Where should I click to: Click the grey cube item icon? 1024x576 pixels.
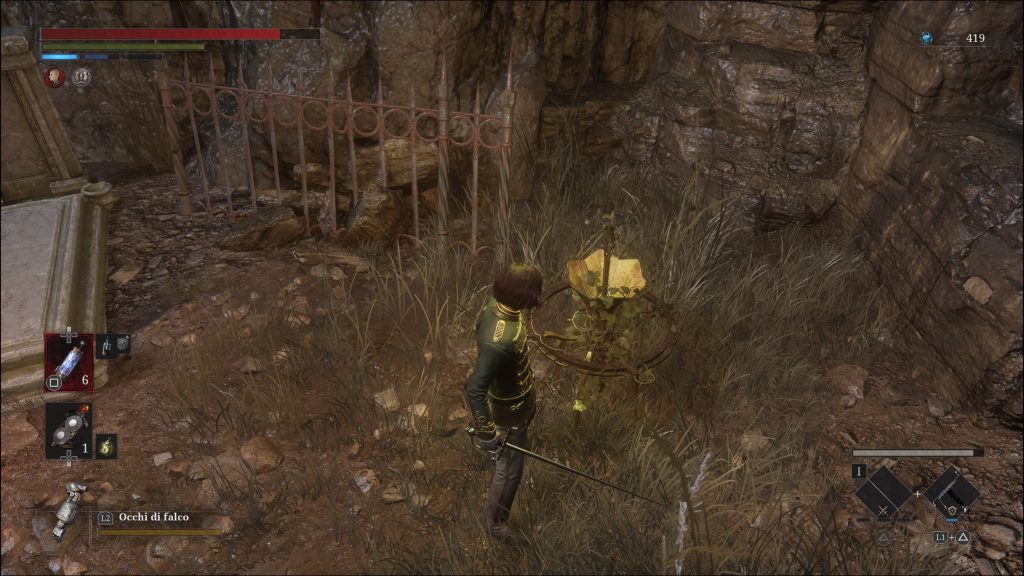point(122,345)
